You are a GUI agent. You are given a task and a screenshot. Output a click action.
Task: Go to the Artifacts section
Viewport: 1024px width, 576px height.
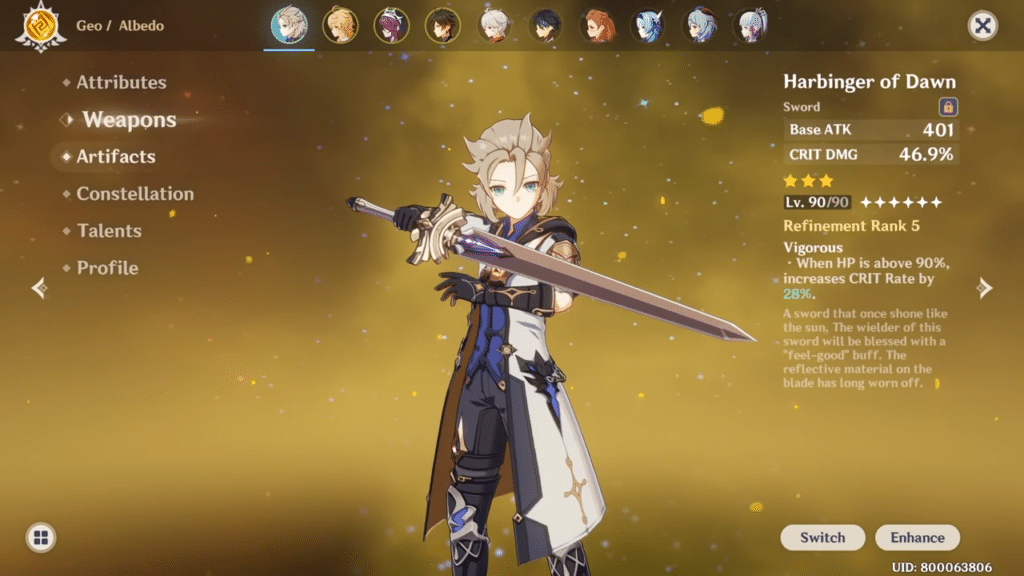115,157
